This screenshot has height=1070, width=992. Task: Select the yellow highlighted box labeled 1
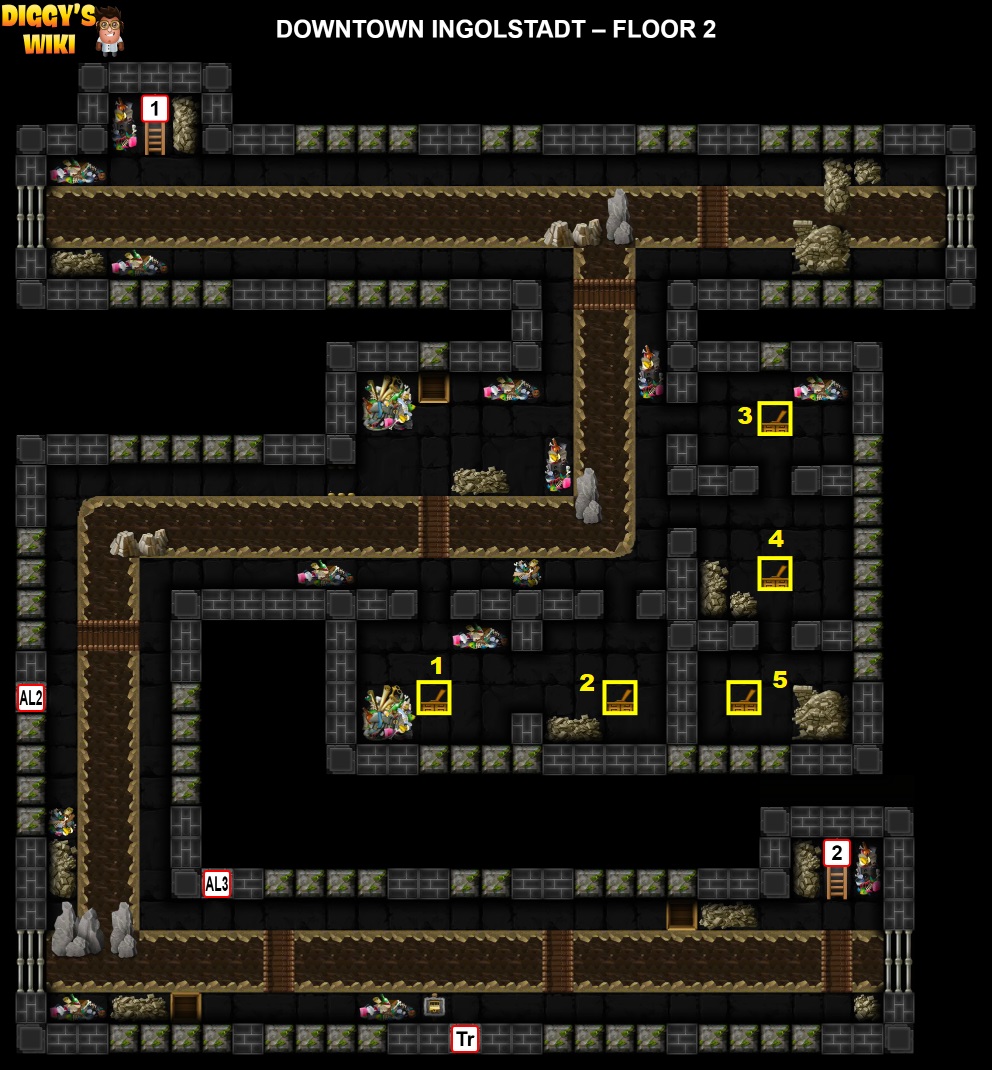pos(434,697)
